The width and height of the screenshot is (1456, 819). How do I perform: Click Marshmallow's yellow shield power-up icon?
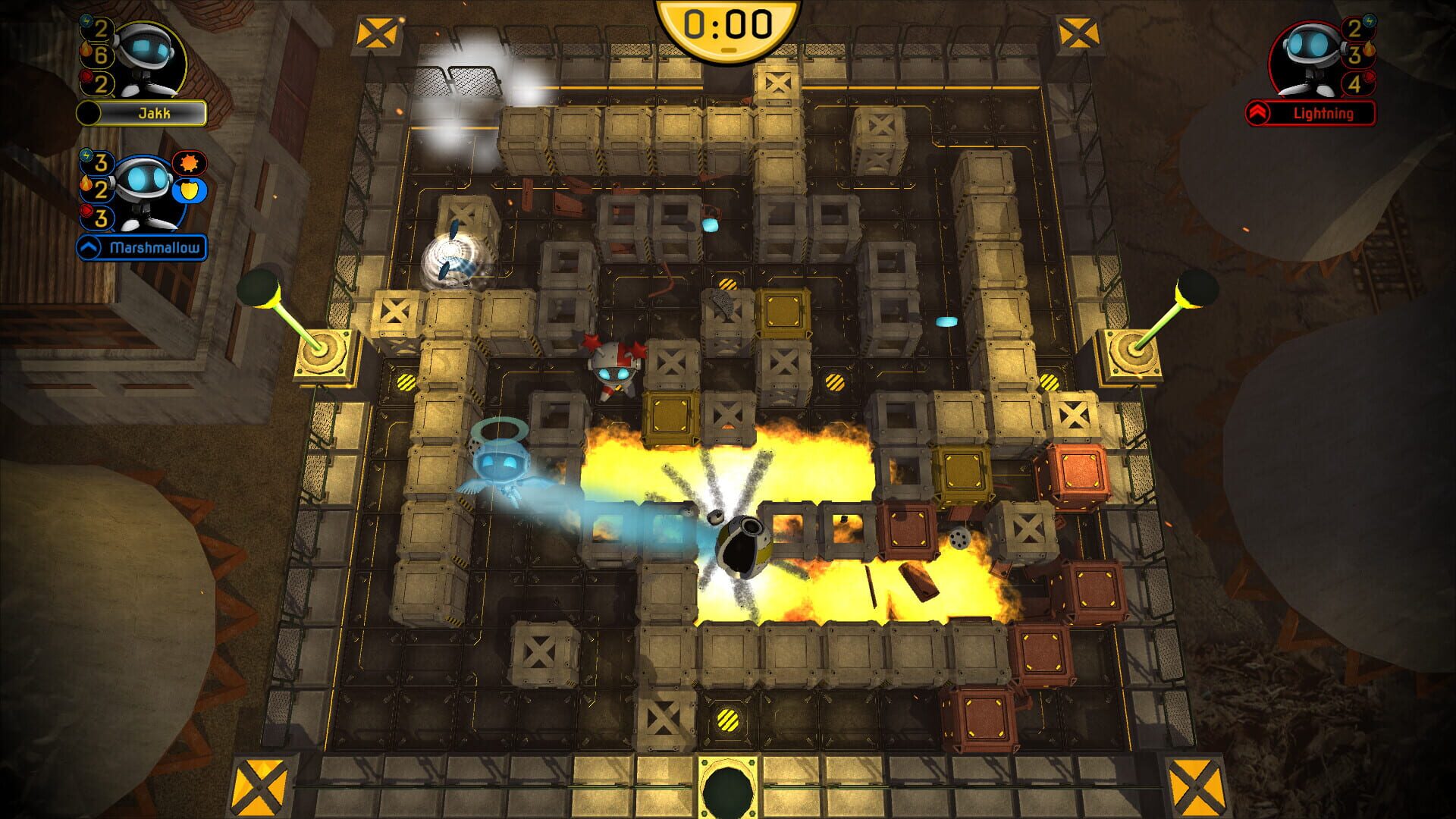(188, 190)
